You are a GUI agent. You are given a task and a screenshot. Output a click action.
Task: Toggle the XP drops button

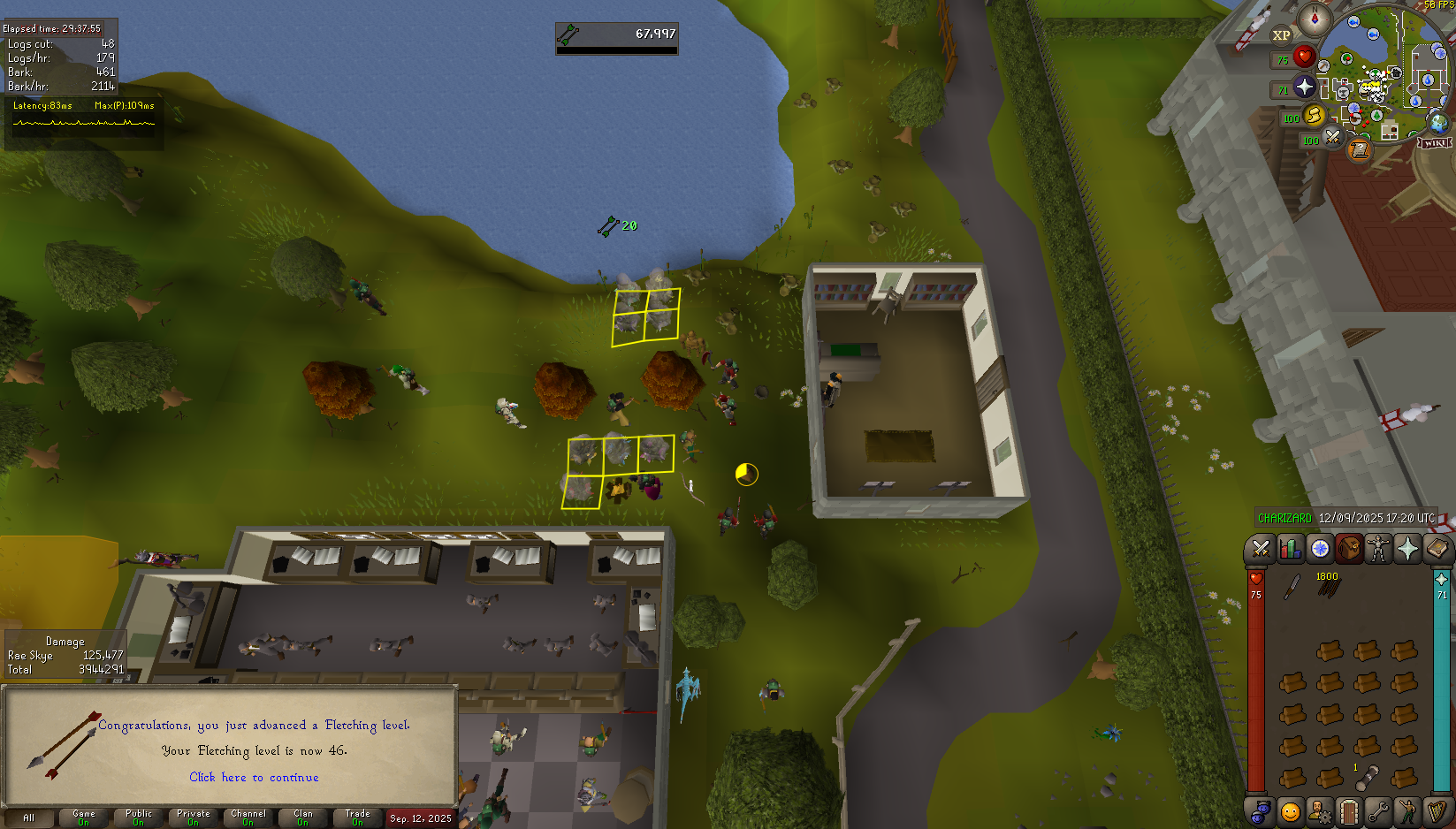tap(1281, 35)
